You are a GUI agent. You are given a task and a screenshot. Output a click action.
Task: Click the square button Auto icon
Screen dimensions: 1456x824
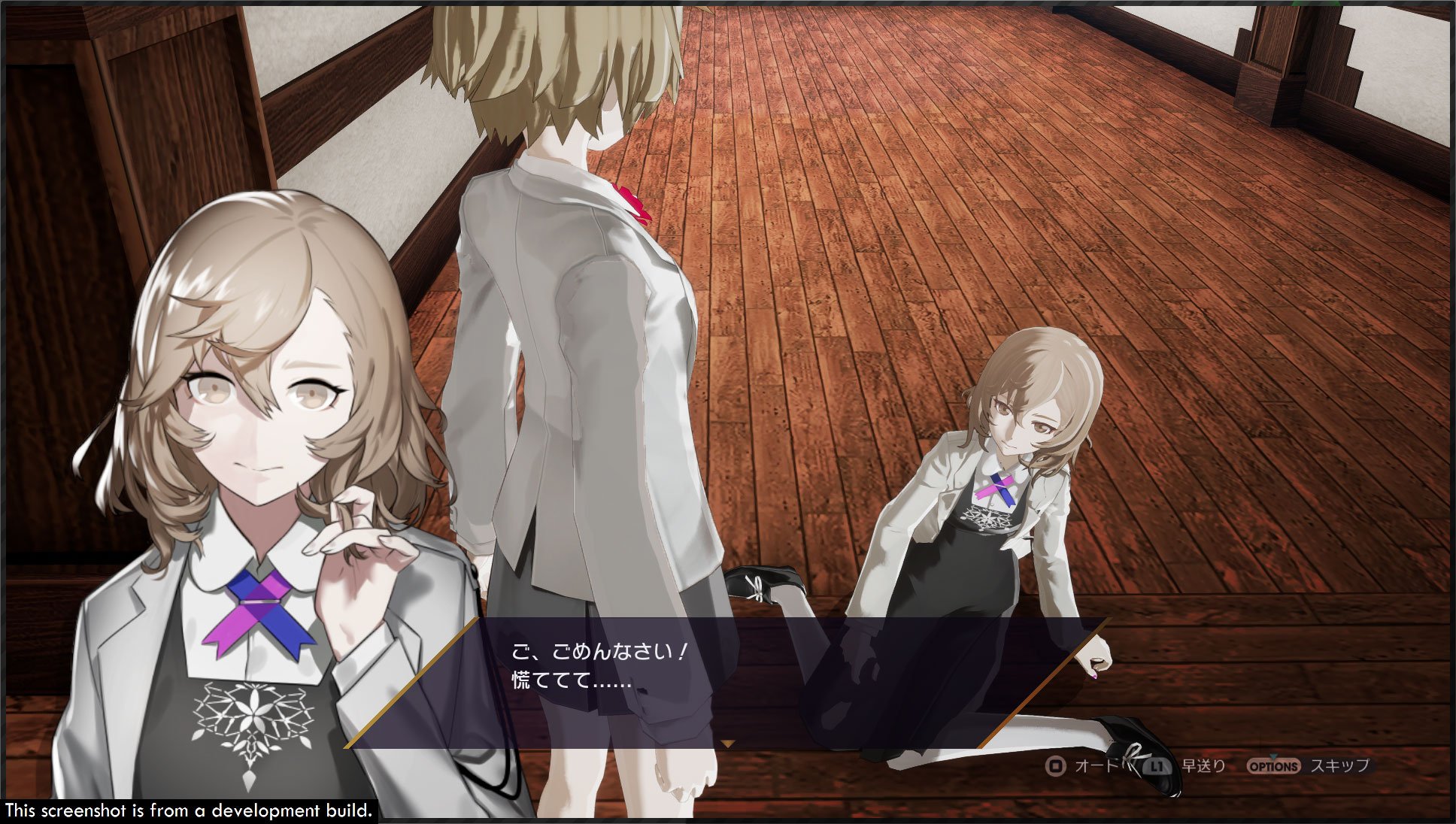1057,765
